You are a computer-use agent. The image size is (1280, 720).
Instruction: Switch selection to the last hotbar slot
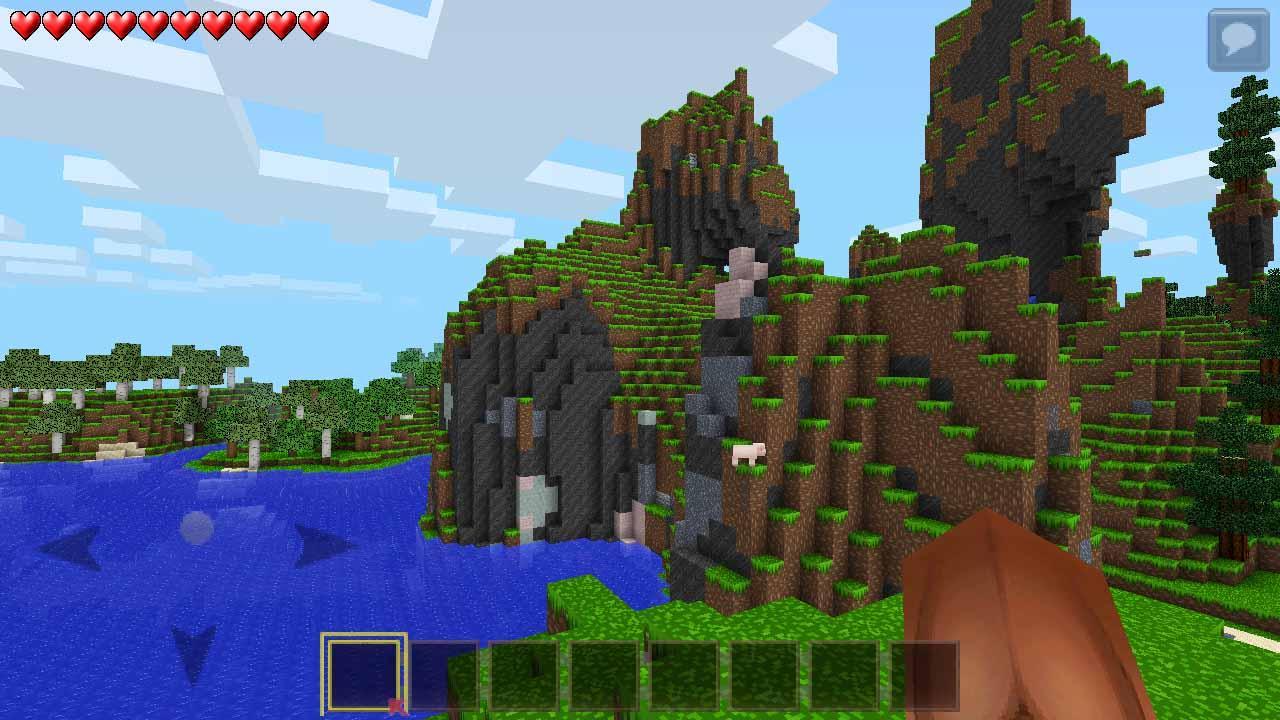click(925, 675)
